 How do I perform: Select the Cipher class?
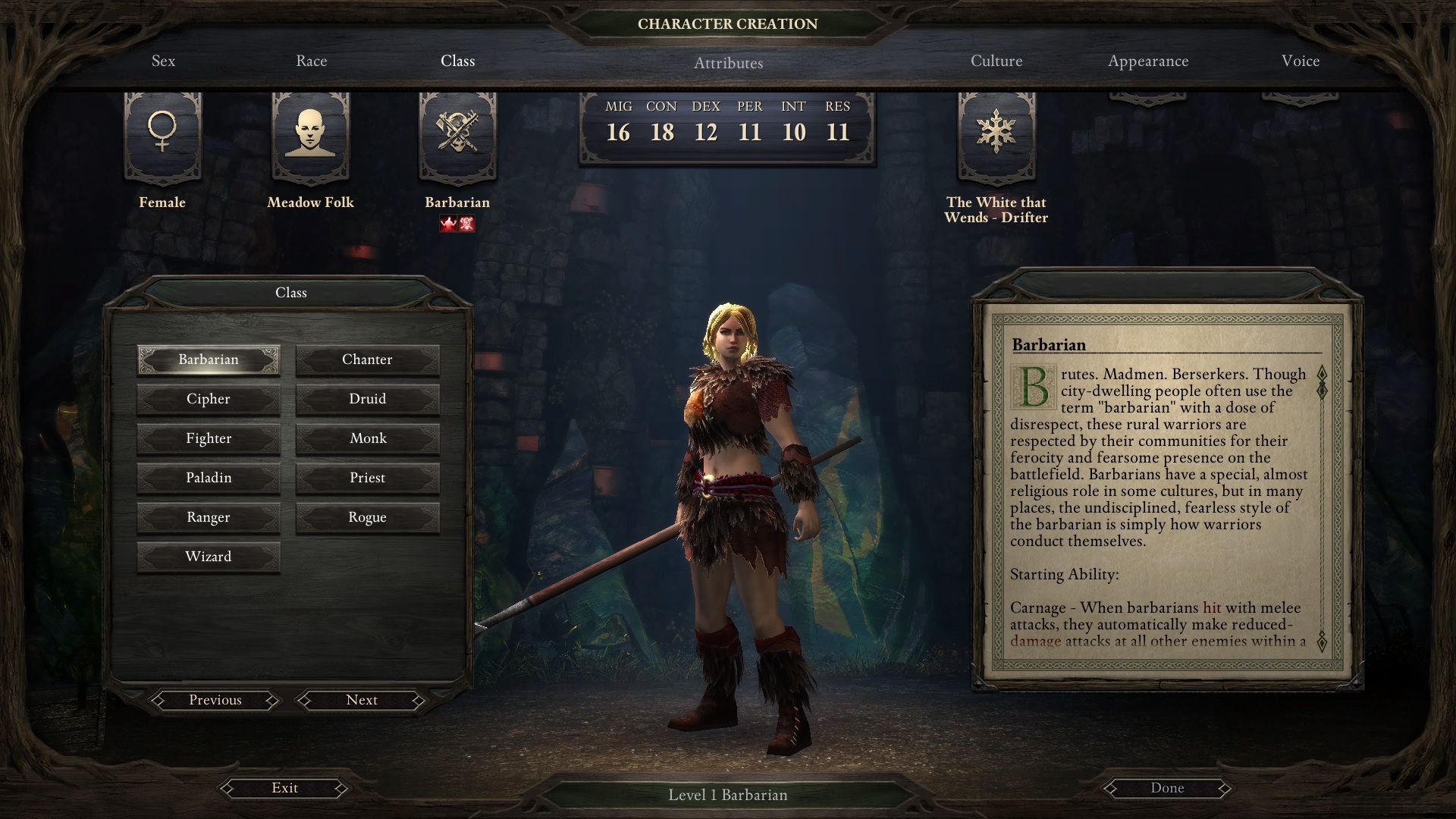[x=209, y=398]
